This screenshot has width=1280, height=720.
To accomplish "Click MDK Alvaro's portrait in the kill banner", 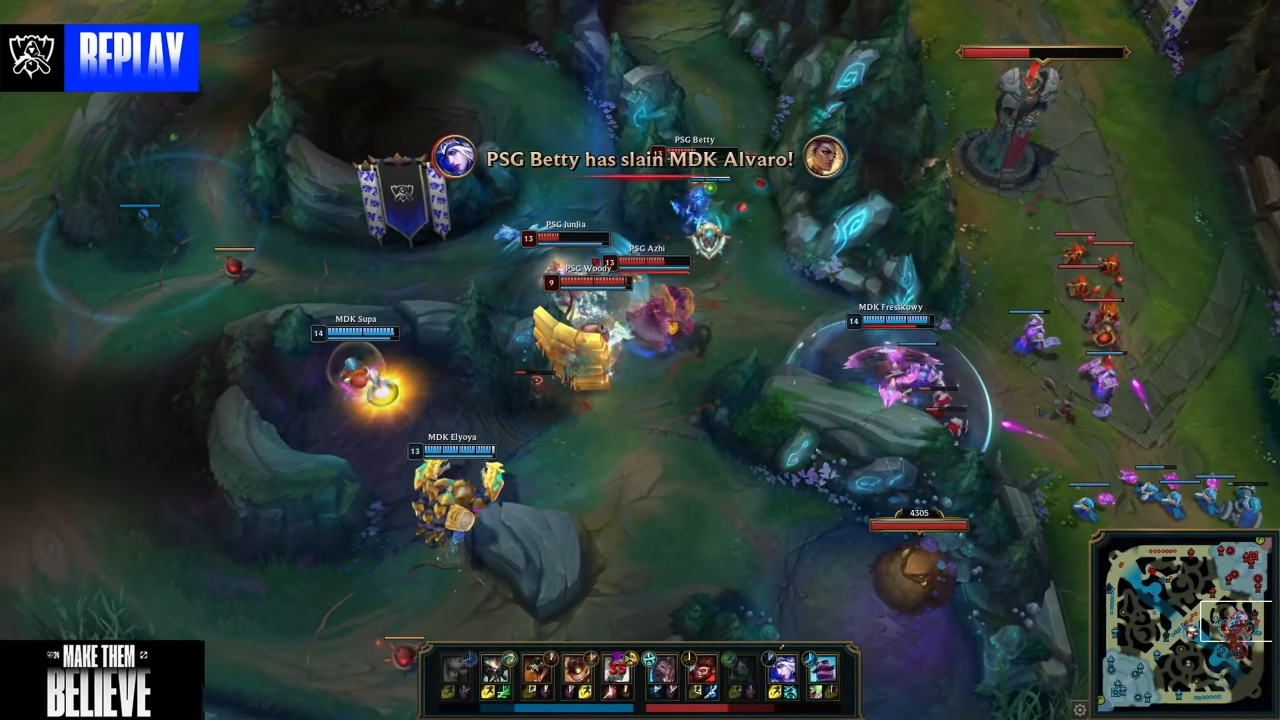I will click(x=825, y=158).
